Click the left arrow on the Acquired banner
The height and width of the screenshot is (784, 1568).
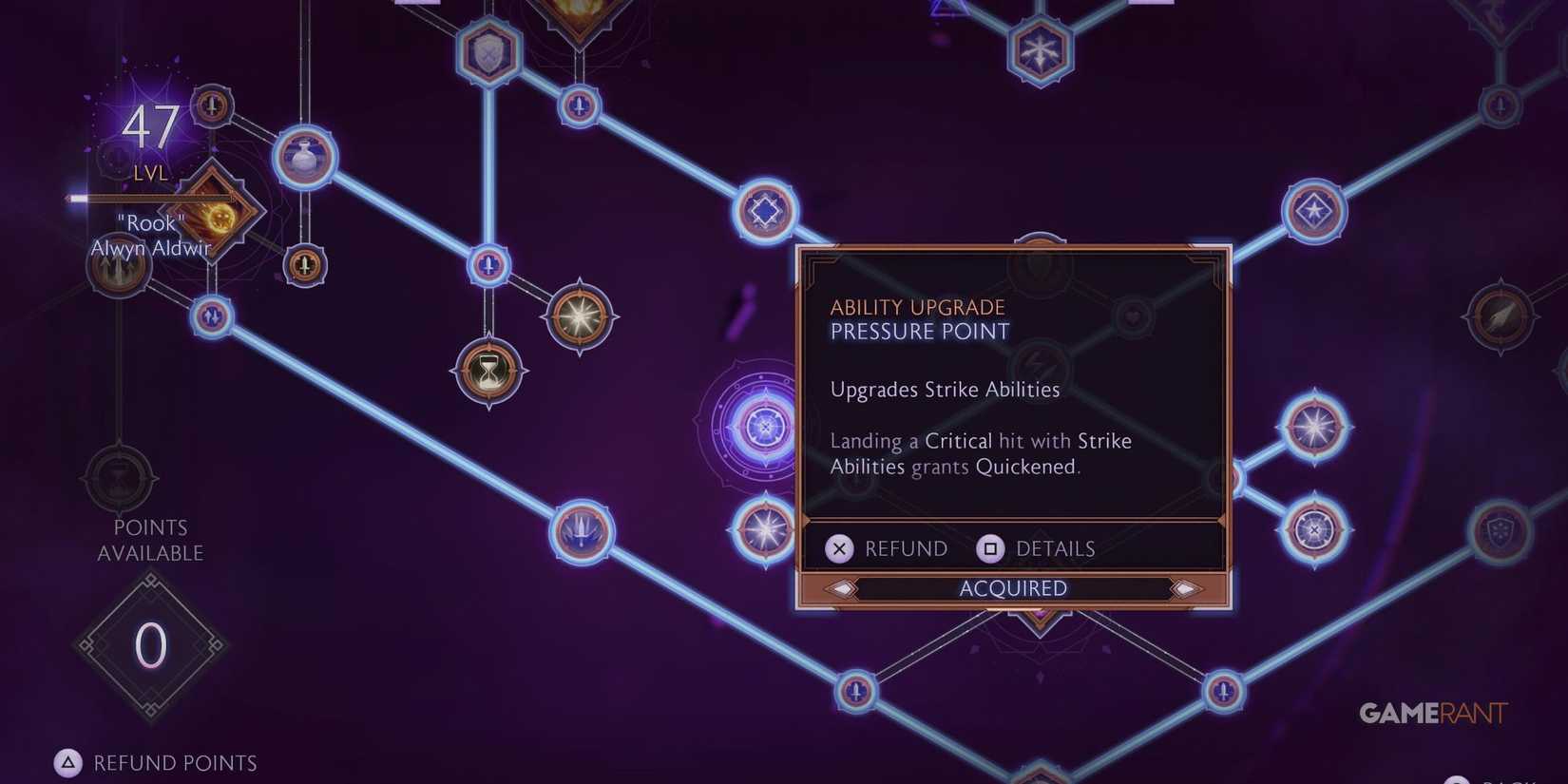pyautogui.click(x=843, y=588)
